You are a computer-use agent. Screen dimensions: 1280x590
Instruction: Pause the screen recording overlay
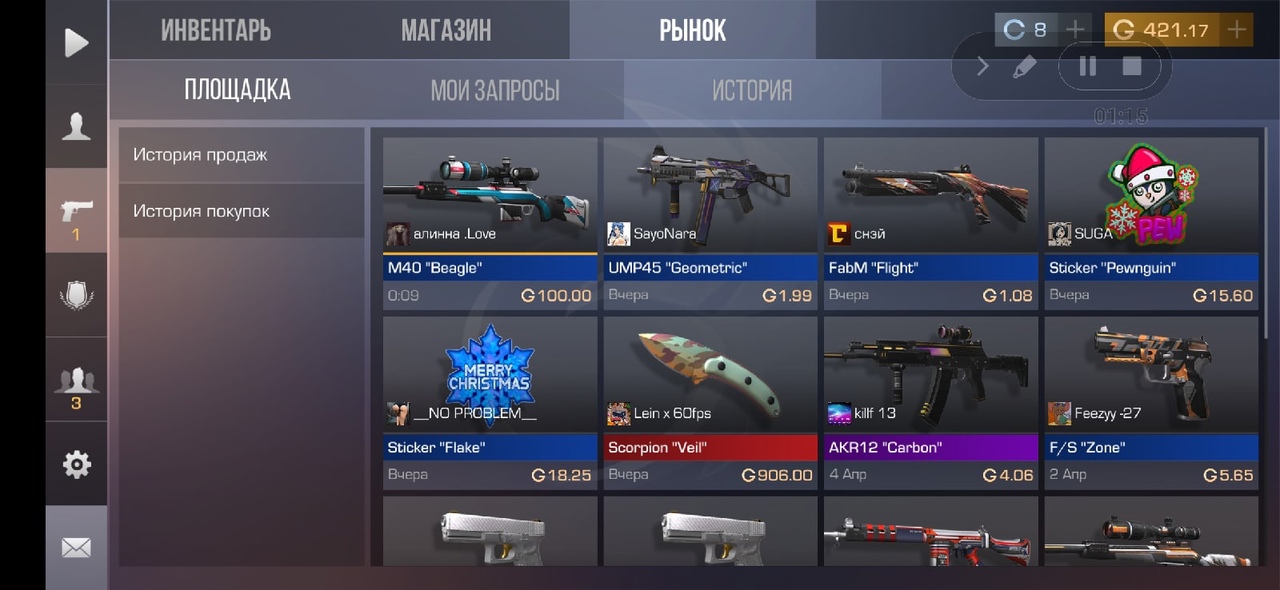point(1087,66)
